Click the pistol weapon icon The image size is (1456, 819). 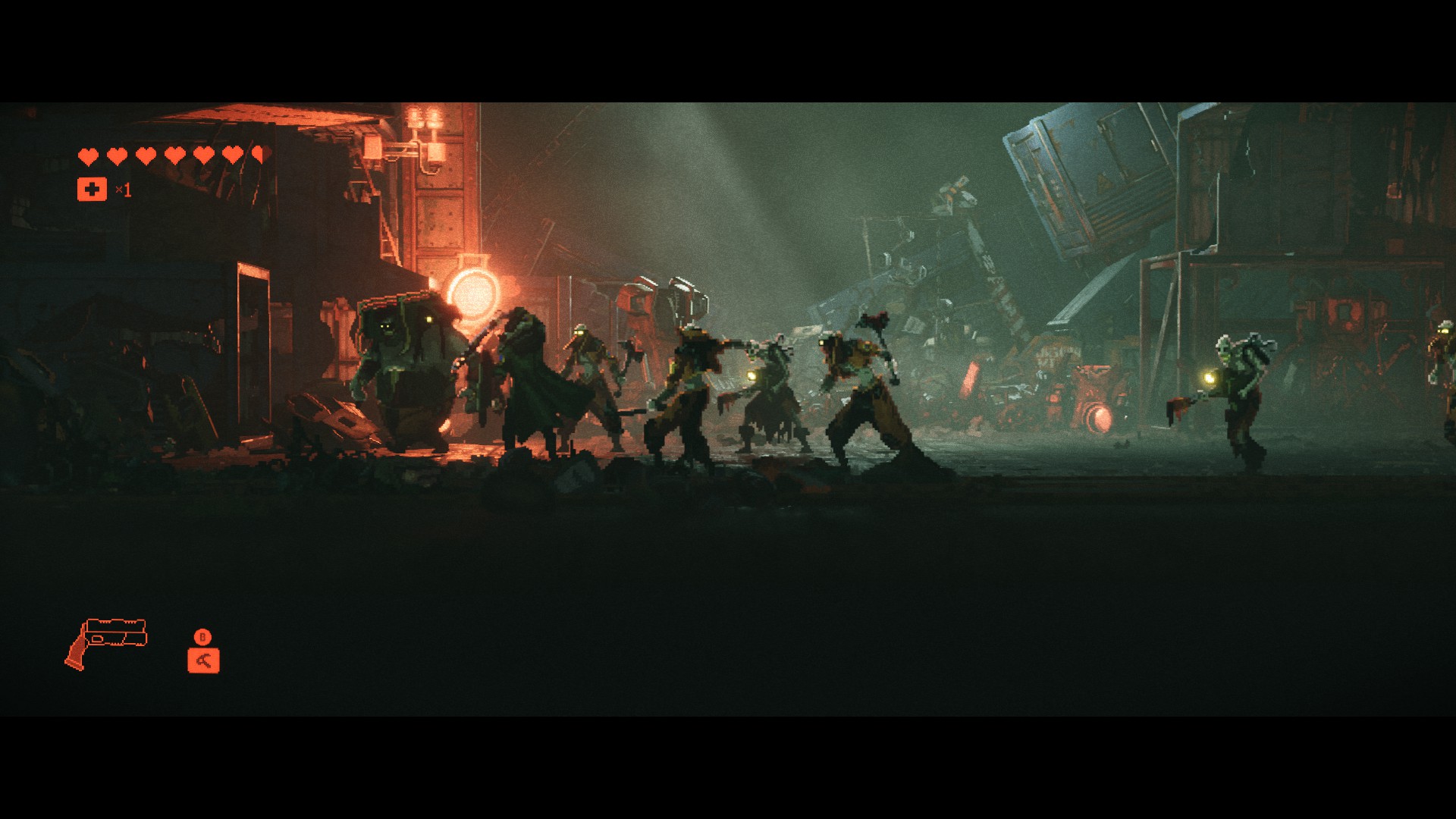107,642
